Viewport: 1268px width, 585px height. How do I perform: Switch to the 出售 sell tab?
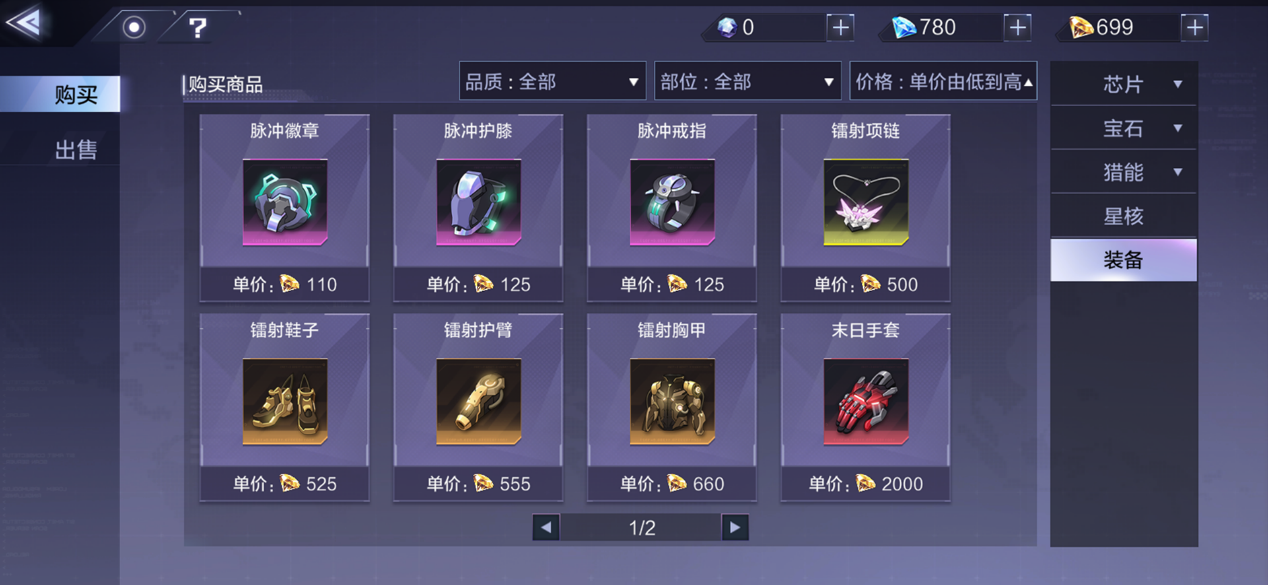coord(75,150)
